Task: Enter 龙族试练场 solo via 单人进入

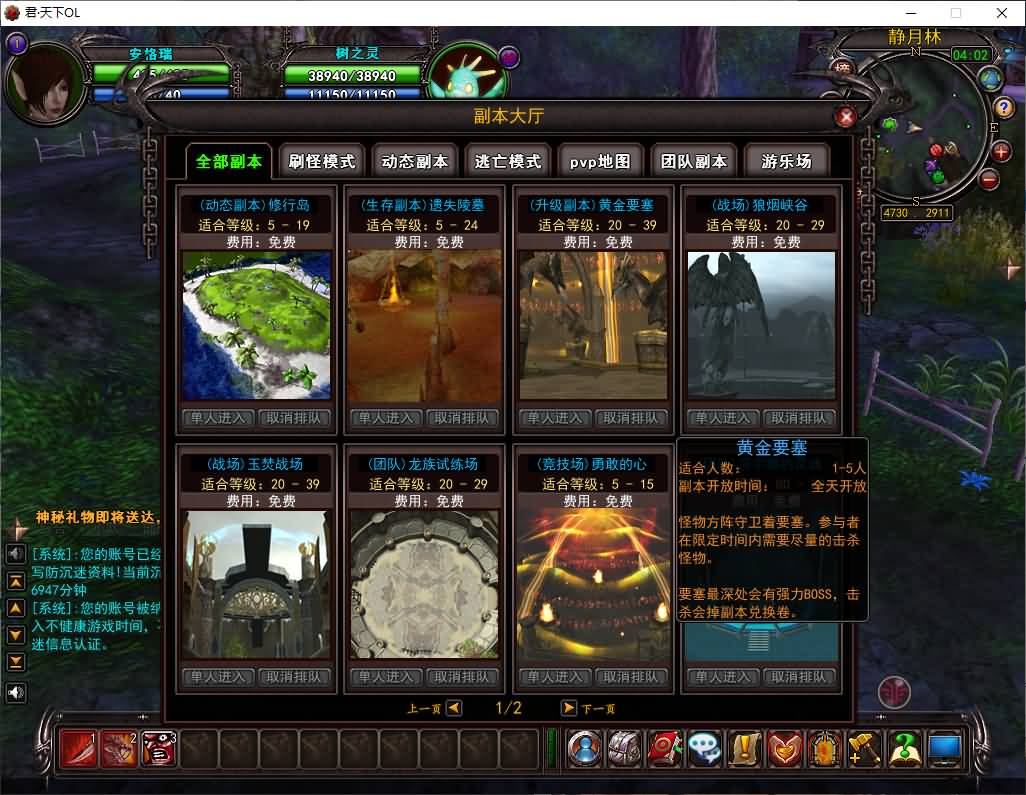Action: tap(386, 677)
